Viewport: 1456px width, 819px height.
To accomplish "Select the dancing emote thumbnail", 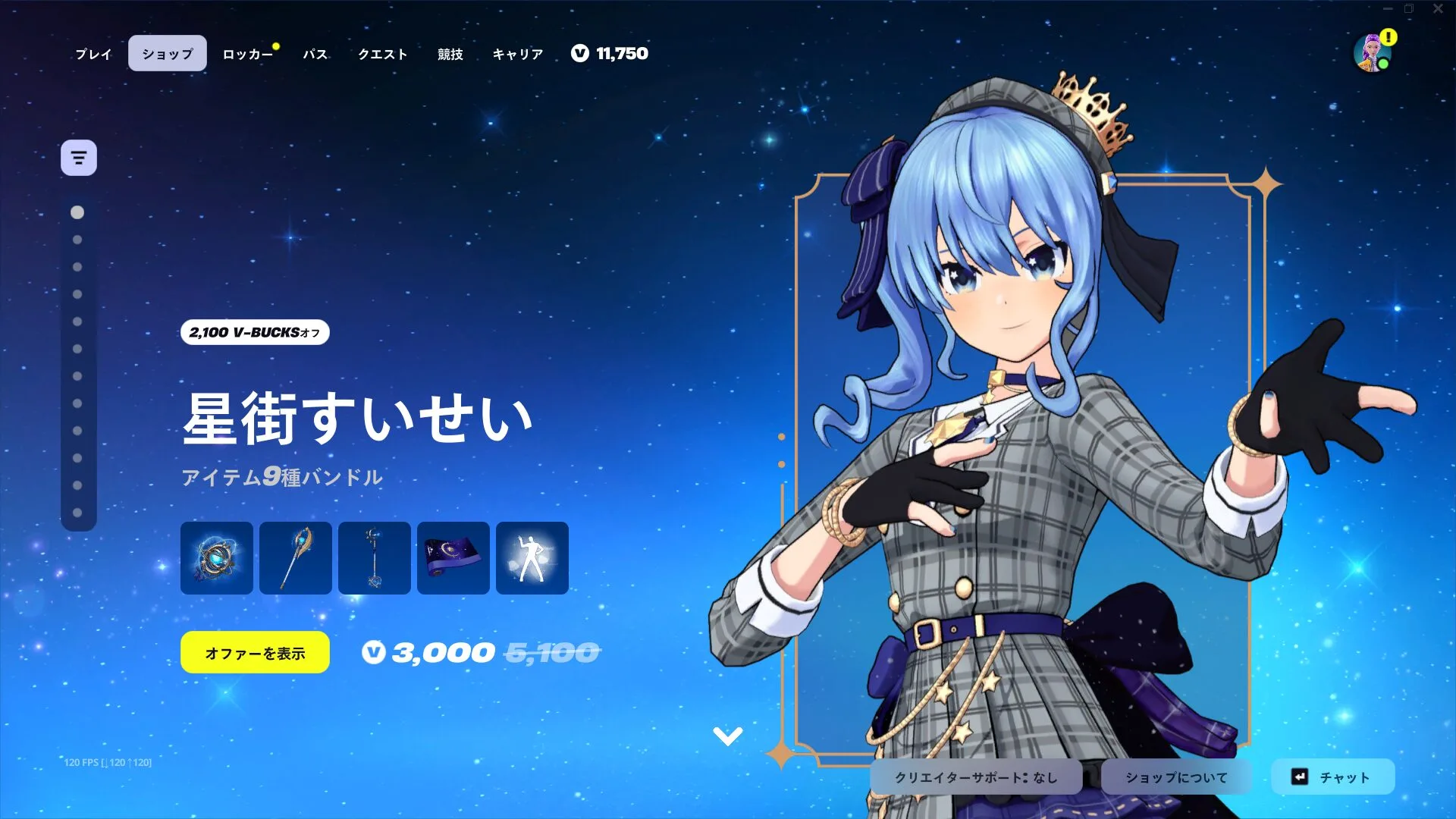I will click(532, 558).
